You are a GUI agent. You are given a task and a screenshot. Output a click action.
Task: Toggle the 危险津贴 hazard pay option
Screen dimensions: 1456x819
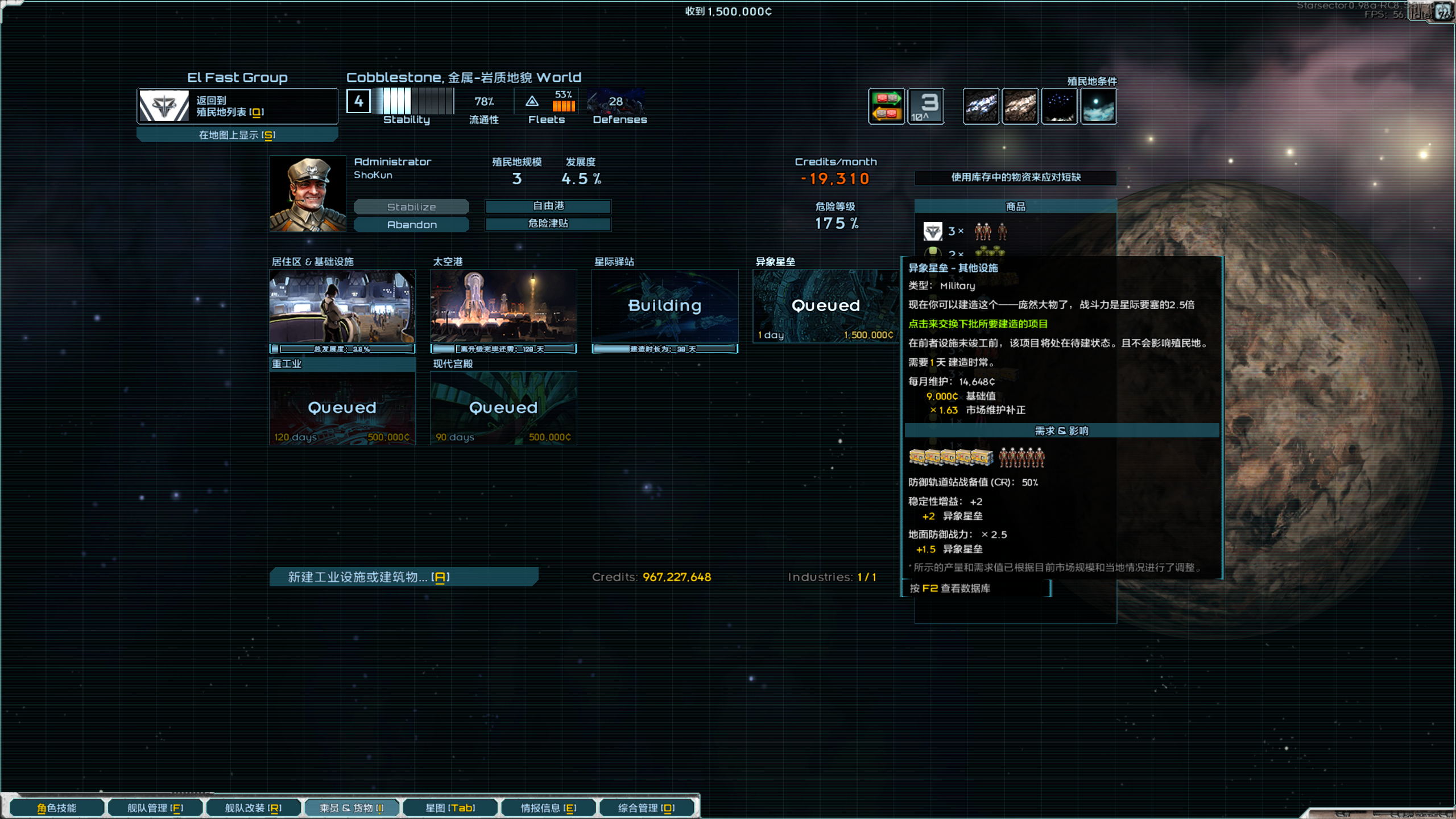tap(548, 224)
